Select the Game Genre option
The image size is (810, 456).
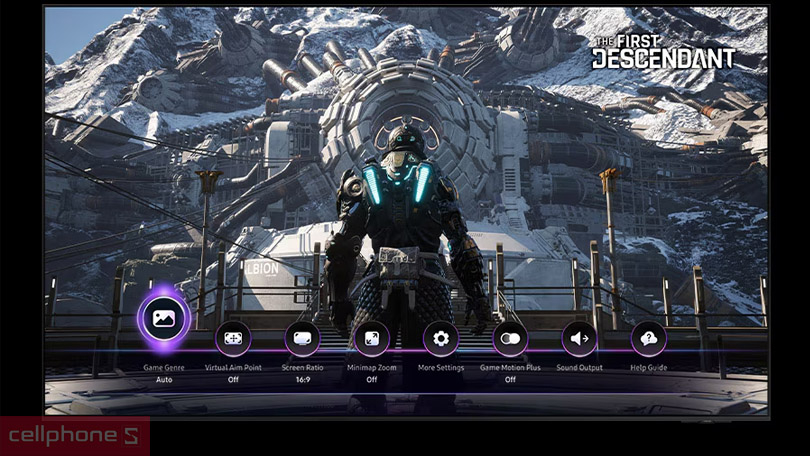[x=162, y=320]
